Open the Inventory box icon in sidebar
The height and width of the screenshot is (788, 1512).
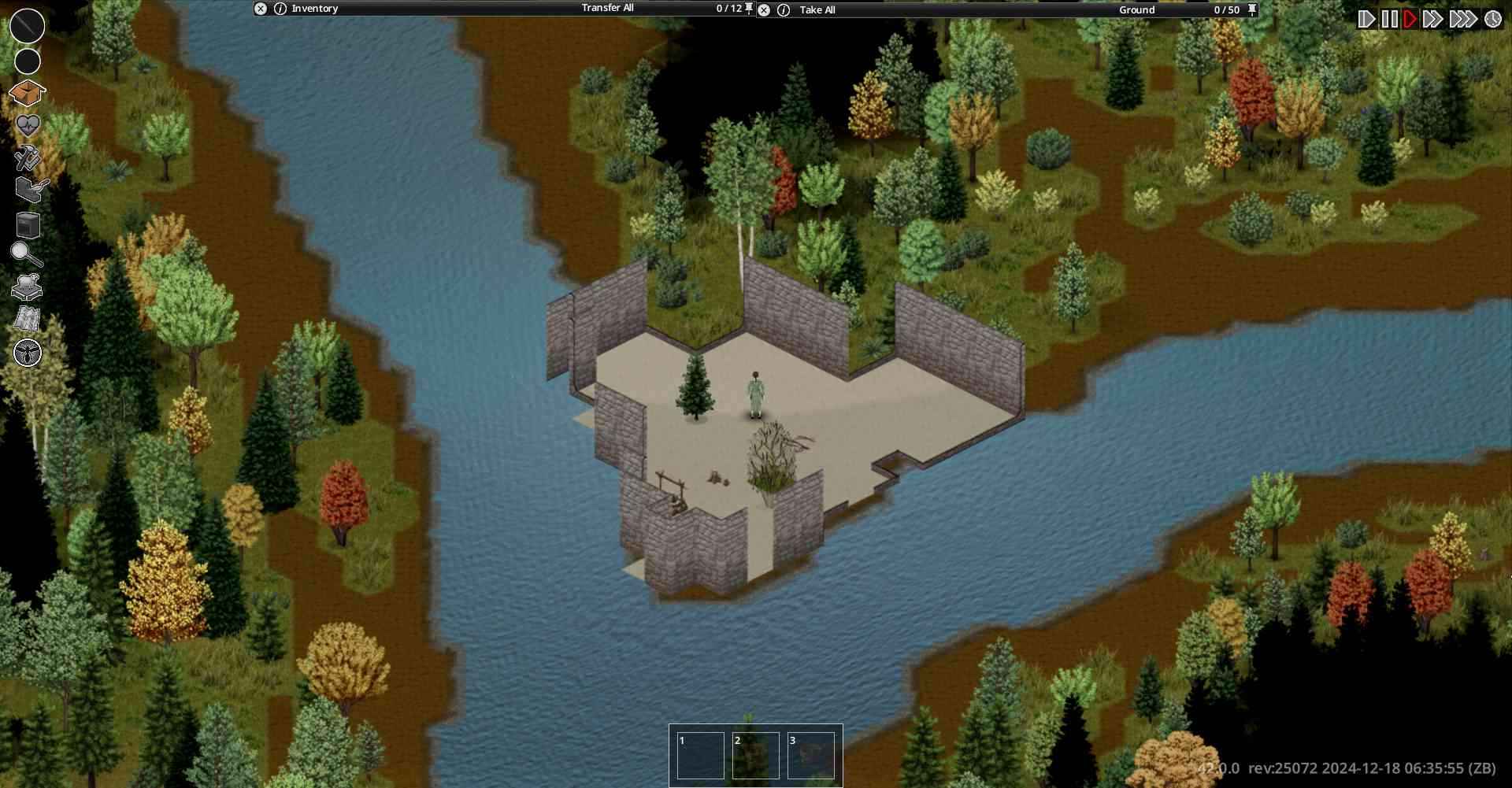click(x=28, y=92)
